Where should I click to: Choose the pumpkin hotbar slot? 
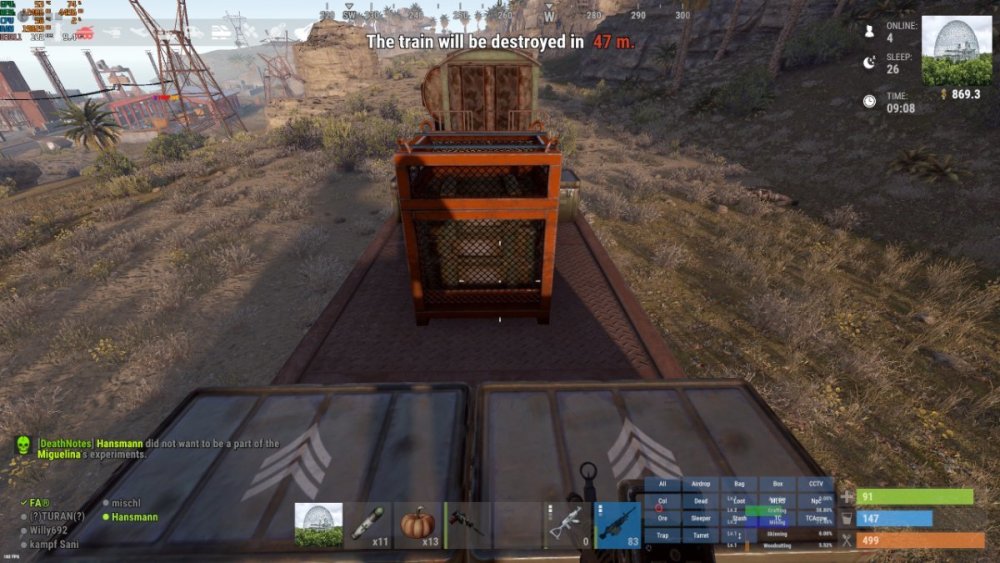click(x=419, y=524)
